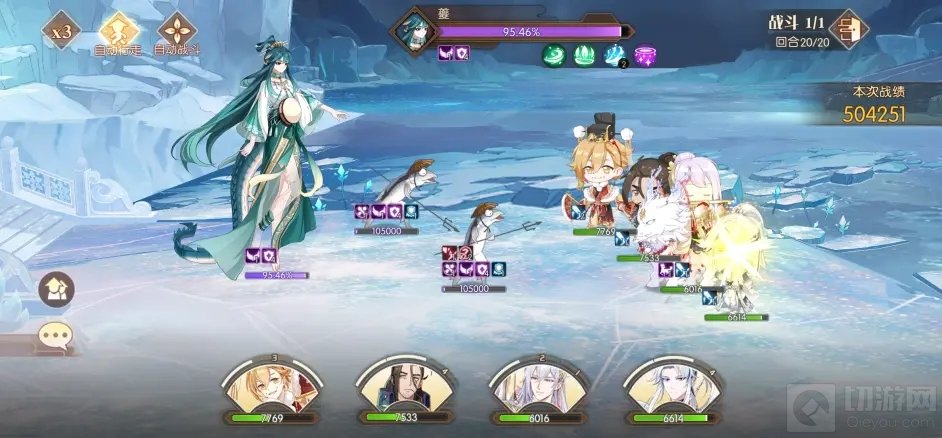Open the chat speech bubble

point(57,336)
